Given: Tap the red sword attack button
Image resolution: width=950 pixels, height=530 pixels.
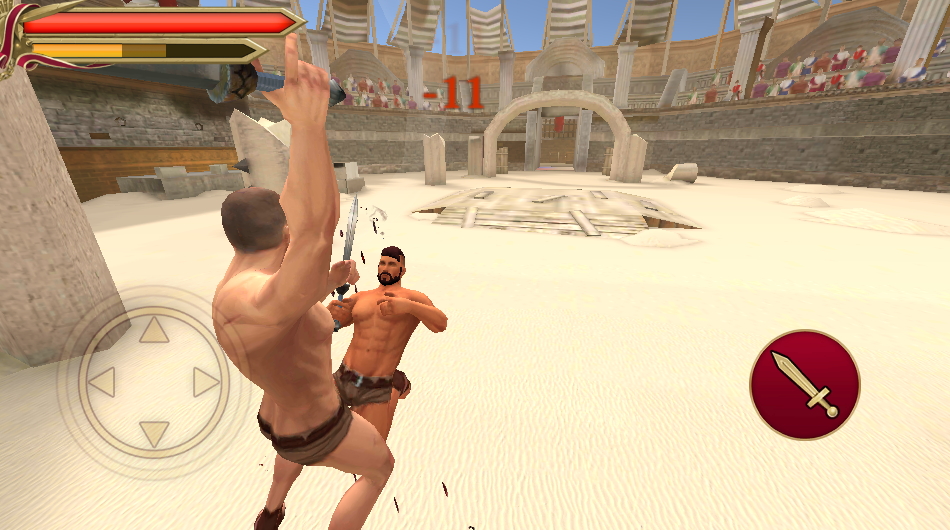Looking at the screenshot, I should click(x=804, y=384).
